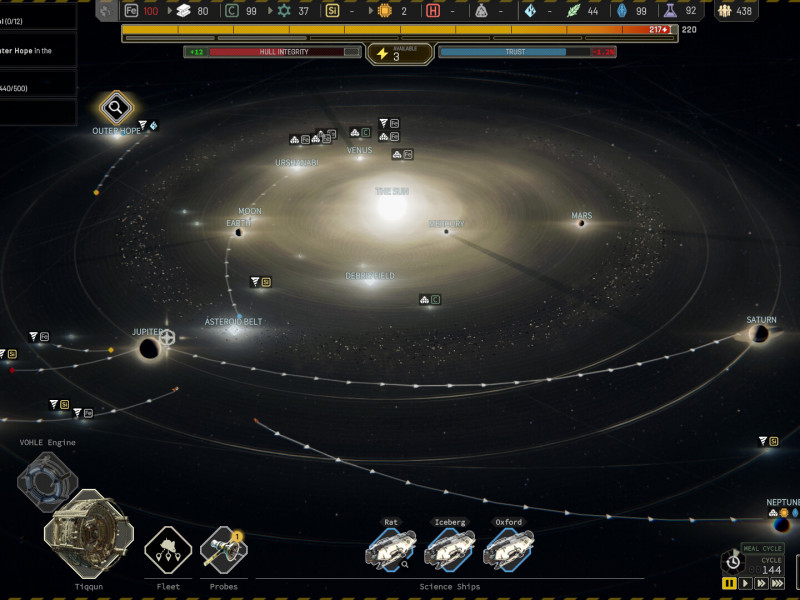Screen dimensions: 800x600
Task: Select the Mars map label
Action: pos(581,216)
